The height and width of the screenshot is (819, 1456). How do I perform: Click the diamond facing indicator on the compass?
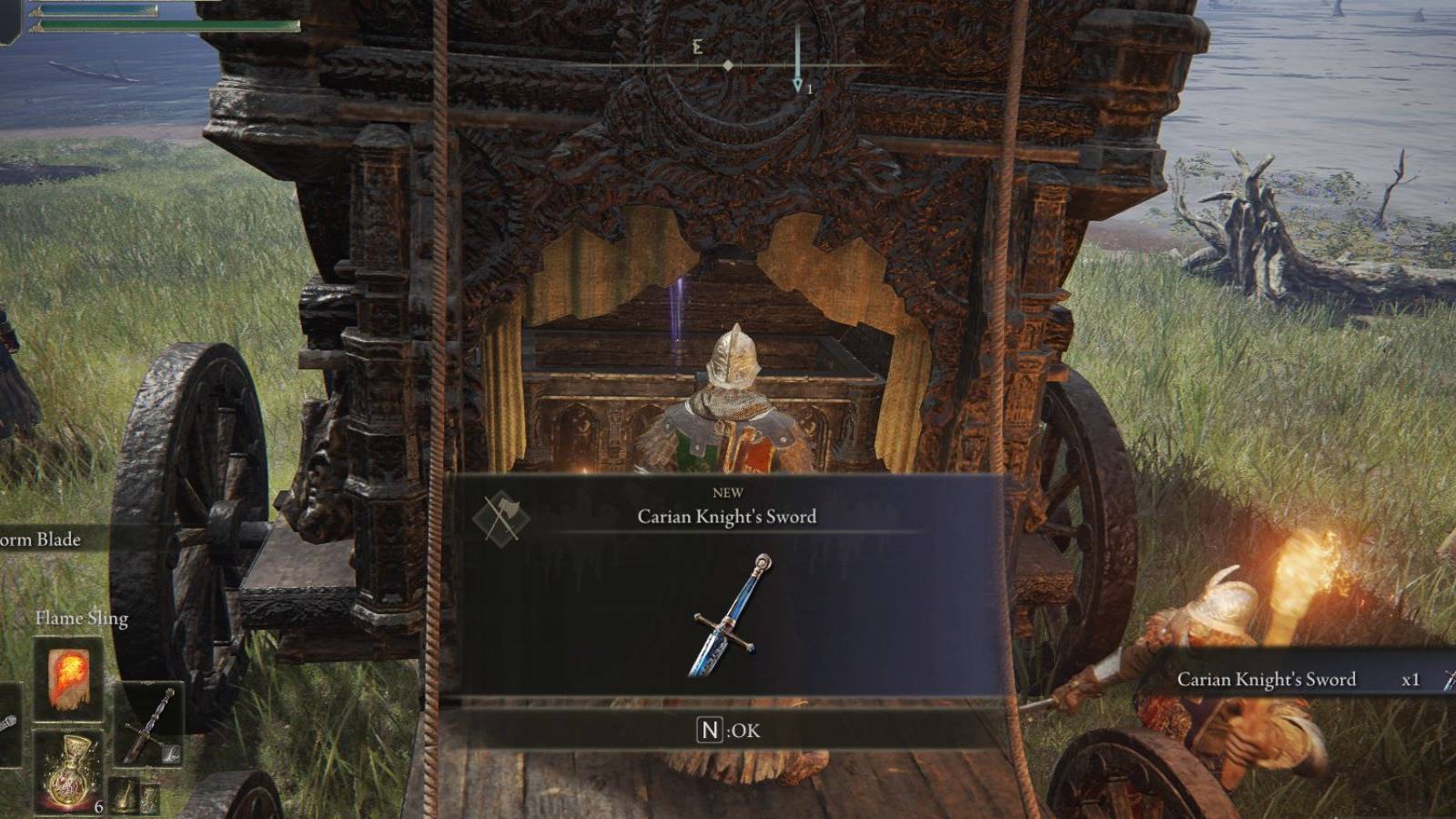pos(728,65)
